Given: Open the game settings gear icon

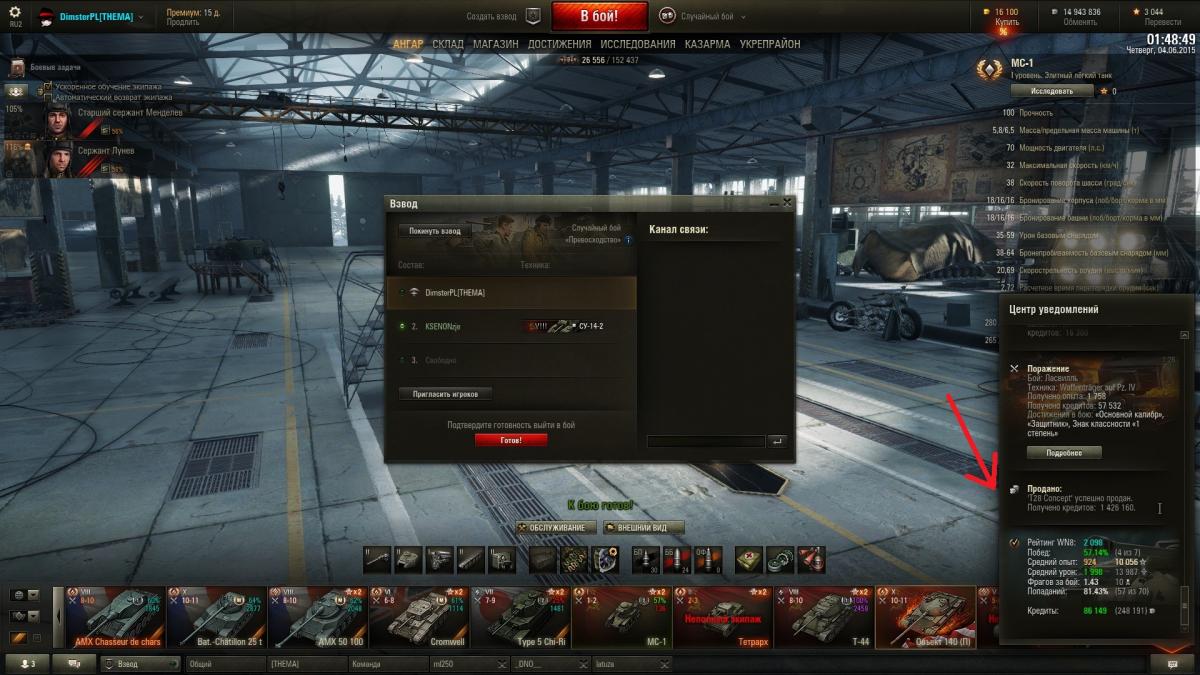Looking at the screenshot, I should 14,11.
